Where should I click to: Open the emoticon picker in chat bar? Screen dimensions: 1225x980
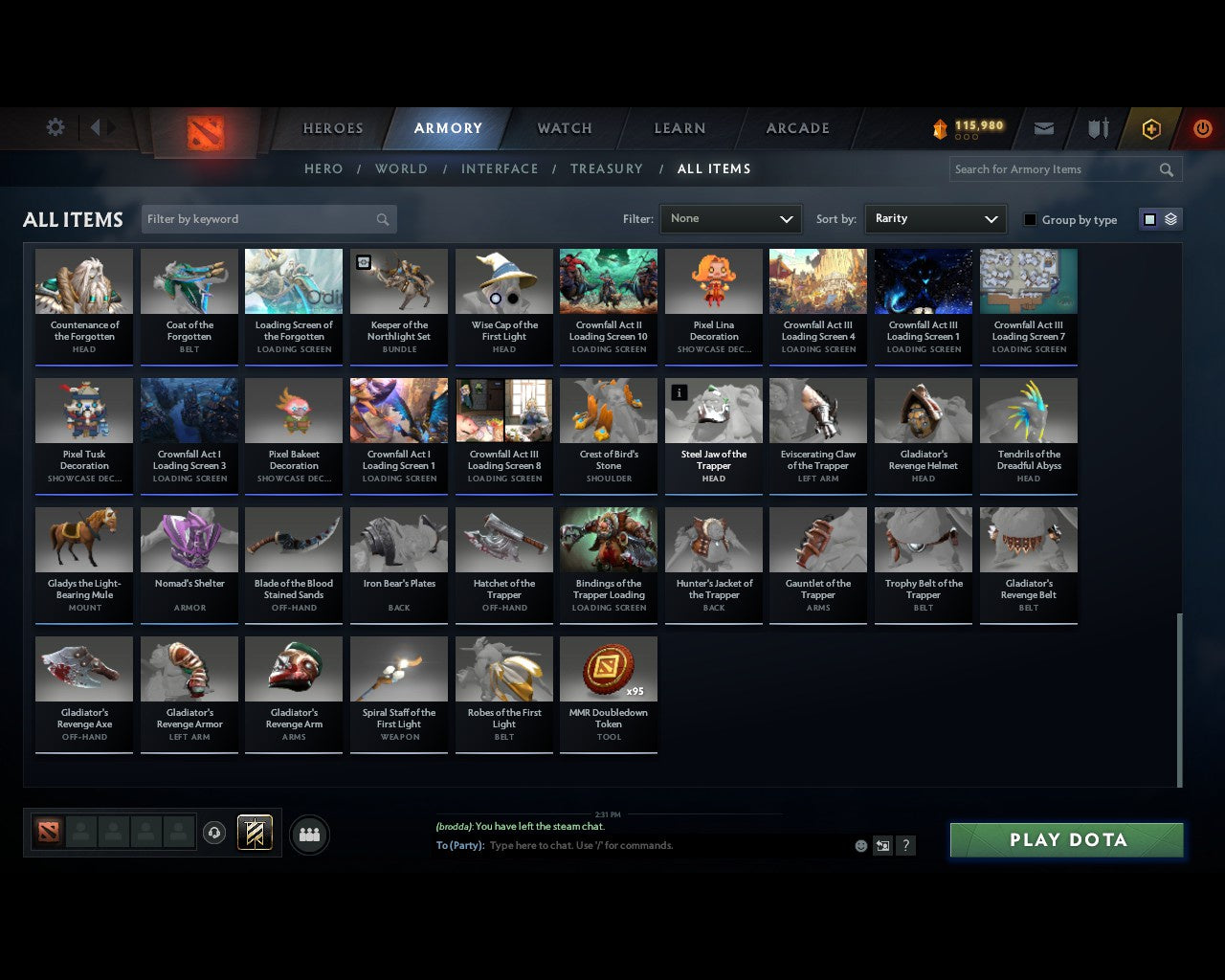click(x=859, y=846)
